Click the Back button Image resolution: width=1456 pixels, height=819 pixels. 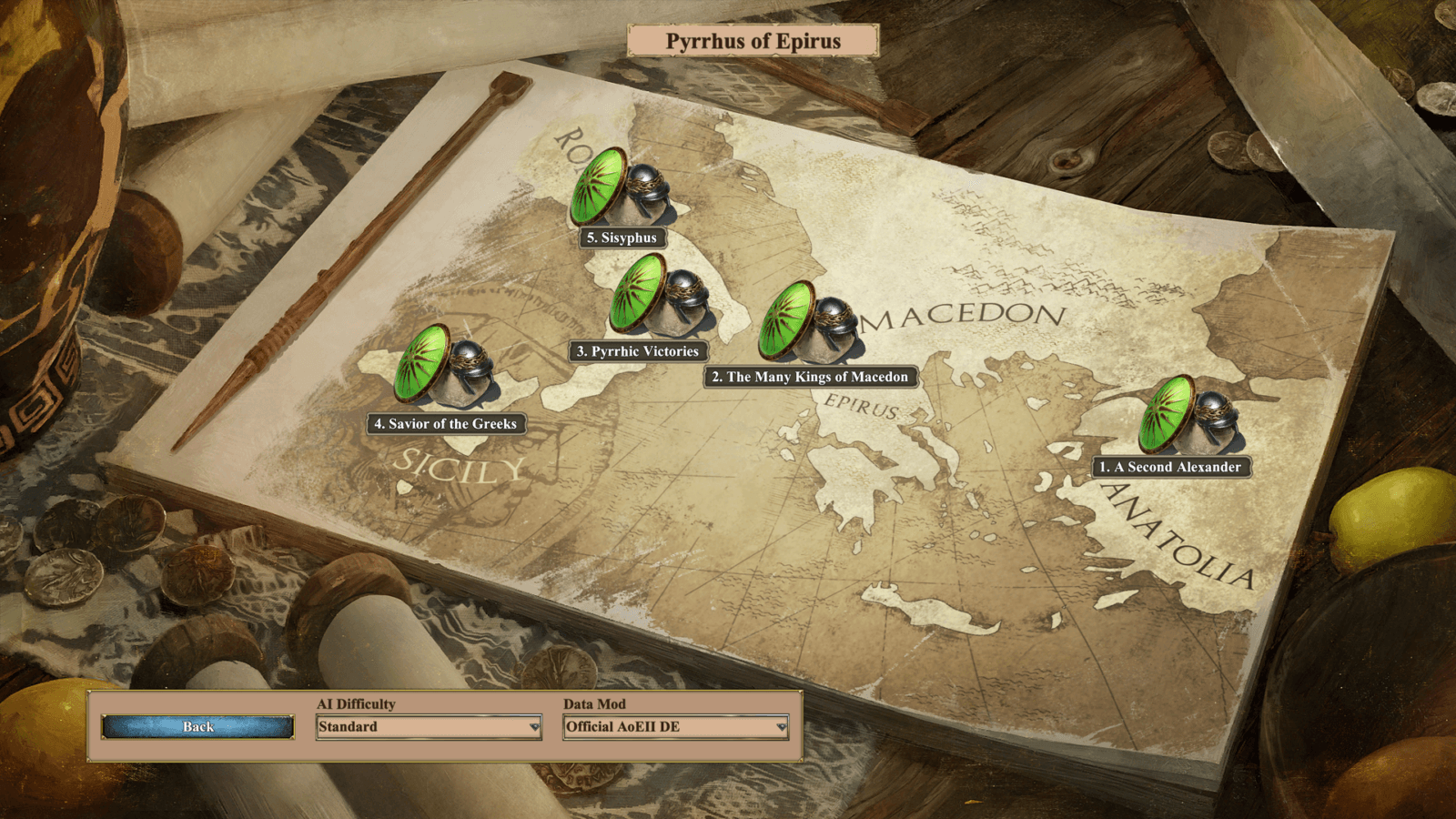point(197,727)
